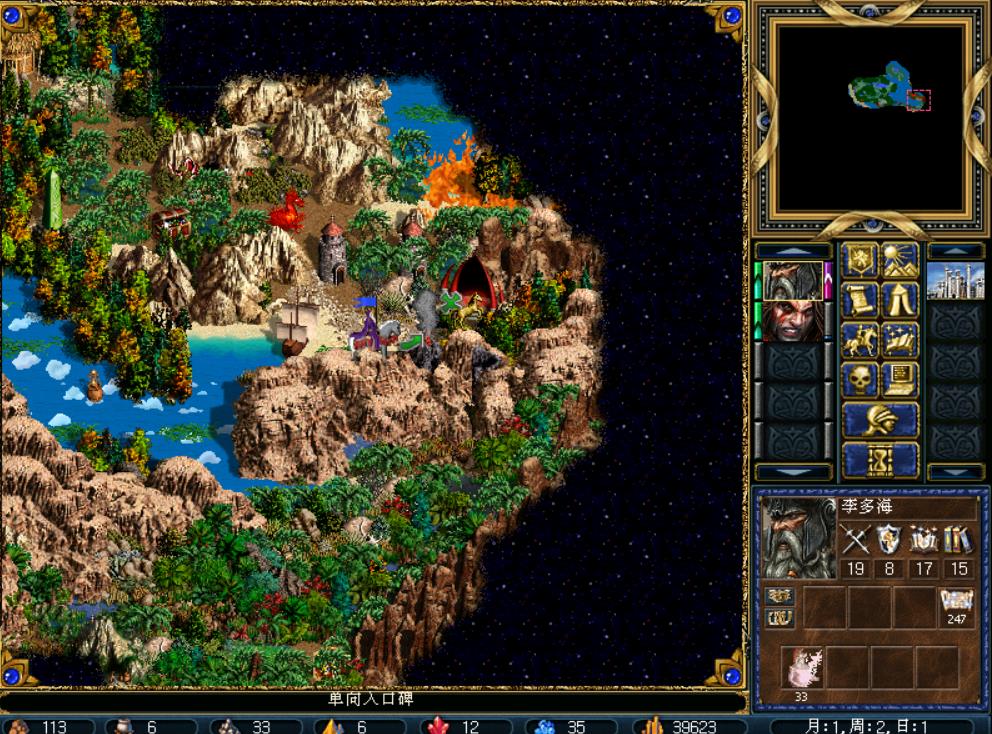
Task: Select the helmeted hero portrait in hero list
Action: 794,281
